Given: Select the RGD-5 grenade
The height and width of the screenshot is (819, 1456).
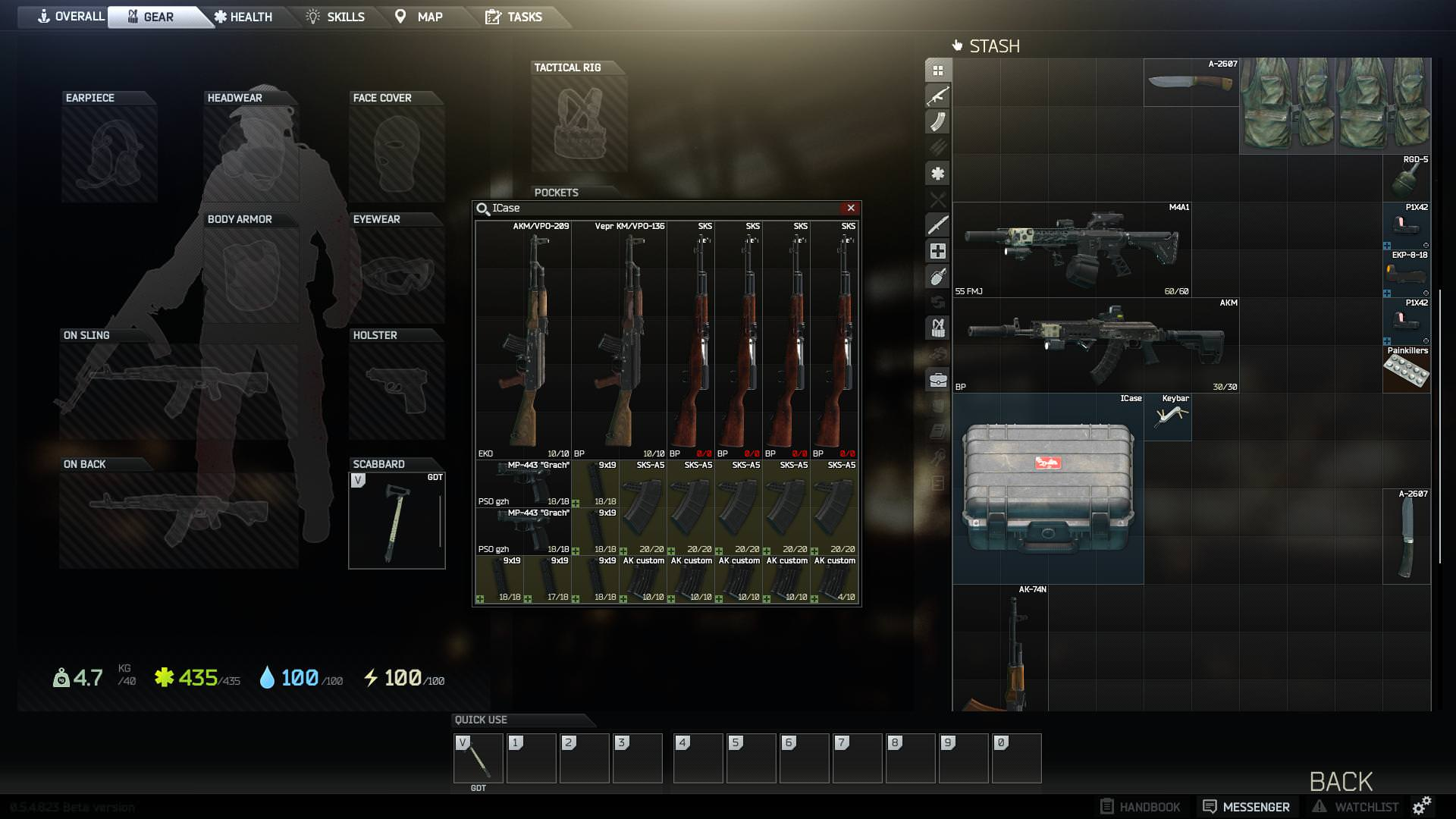Looking at the screenshot, I should point(1406,177).
